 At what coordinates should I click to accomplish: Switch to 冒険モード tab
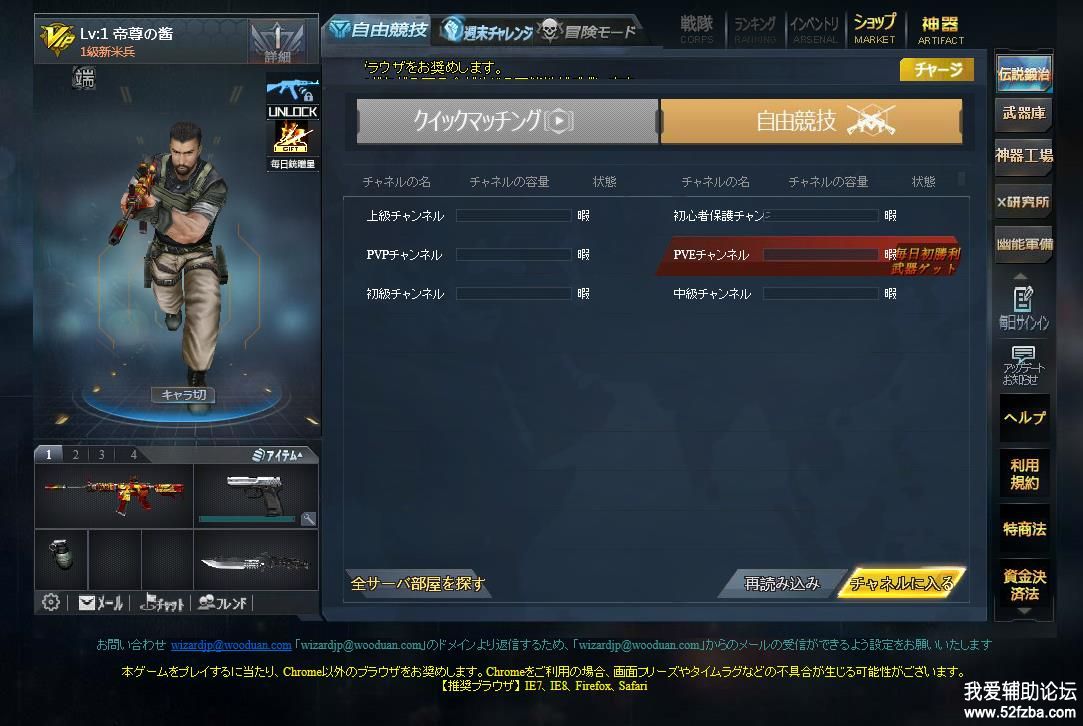click(x=588, y=30)
